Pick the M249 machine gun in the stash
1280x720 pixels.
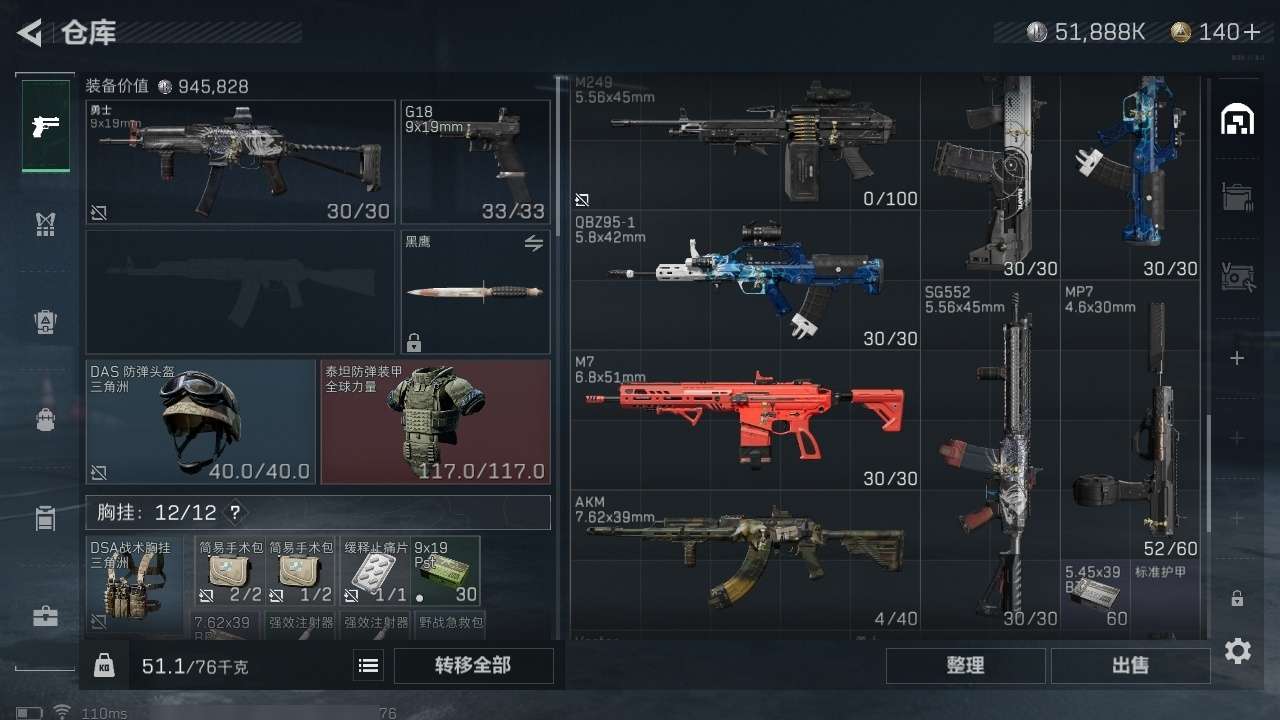pyautogui.click(x=745, y=142)
